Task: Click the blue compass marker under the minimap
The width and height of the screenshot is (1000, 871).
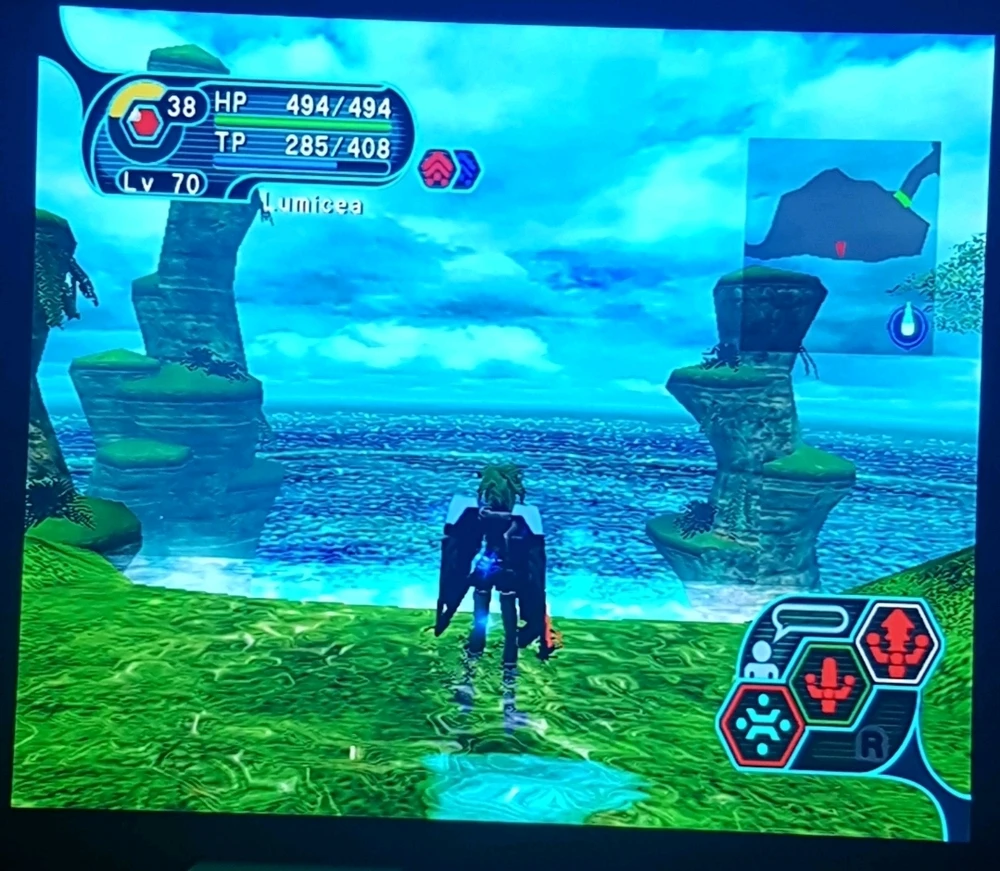Action: [x=907, y=326]
